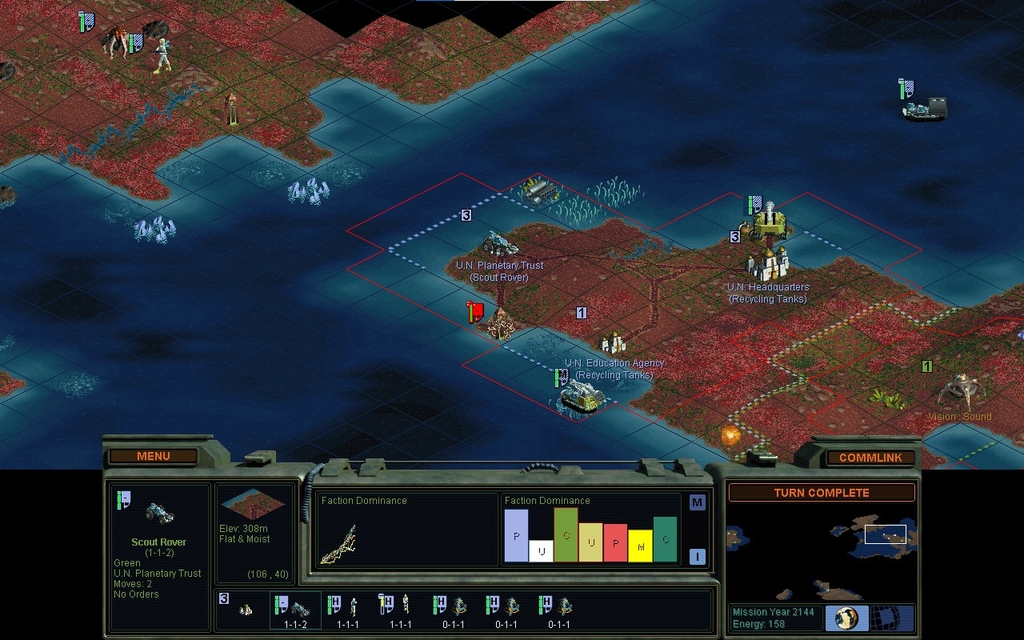Open the COMMLINK panel
This screenshot has width=1024, height=640.
coord(862,458)
